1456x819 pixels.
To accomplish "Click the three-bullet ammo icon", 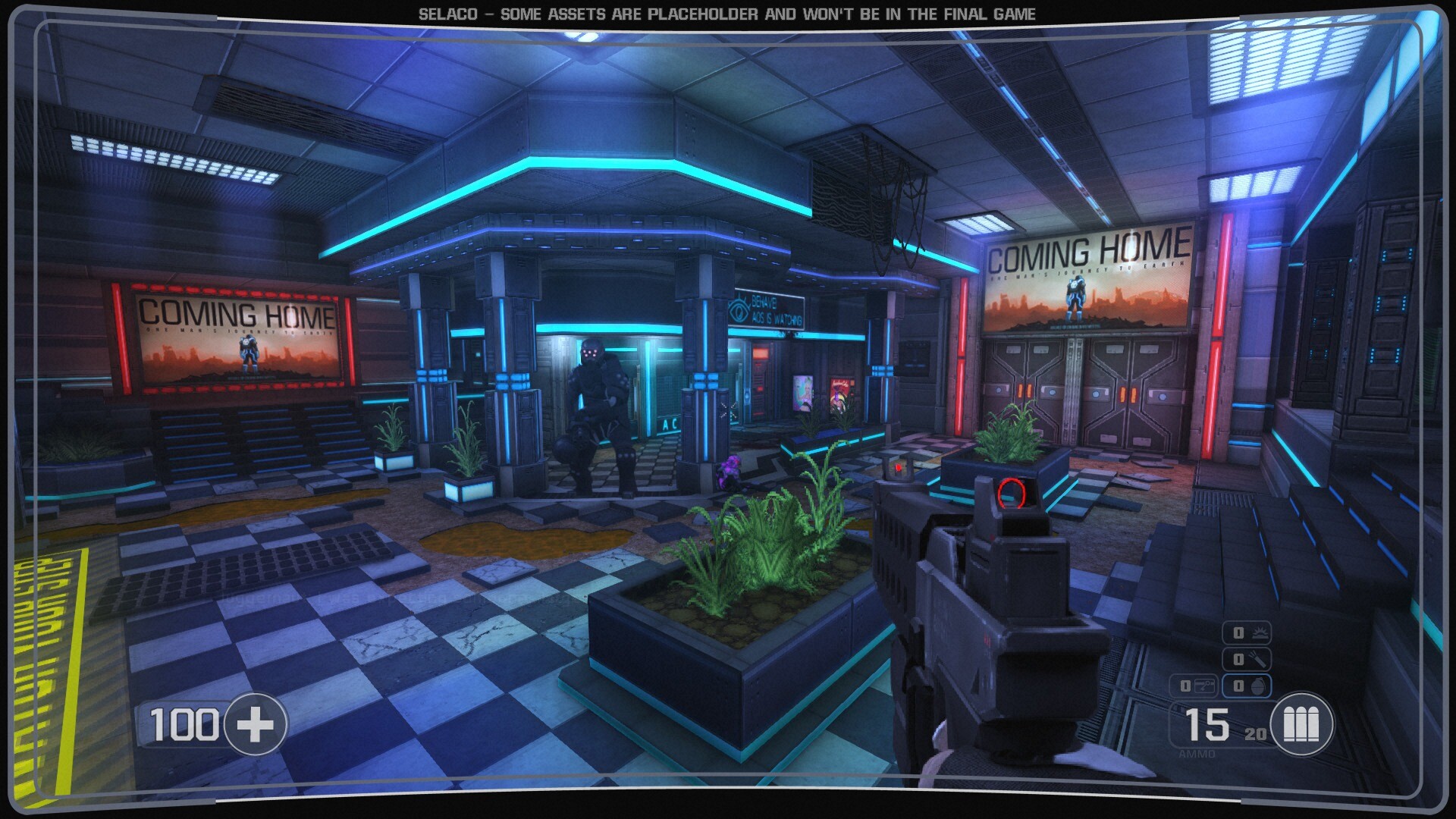I will coord(1301,724).
